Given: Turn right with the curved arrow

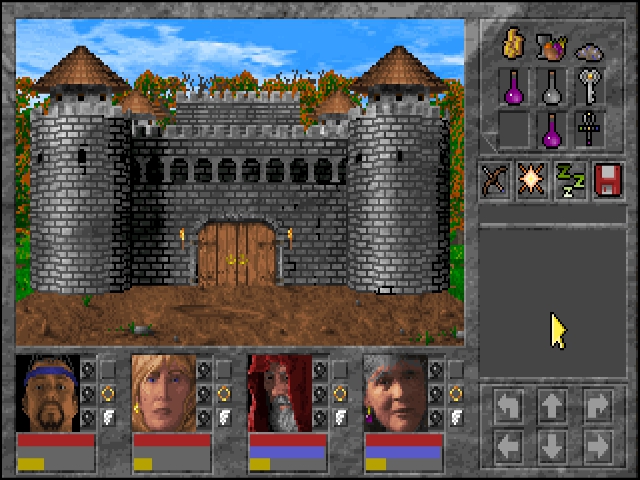Looking at the screenshot, I should (x=596, y=405).
